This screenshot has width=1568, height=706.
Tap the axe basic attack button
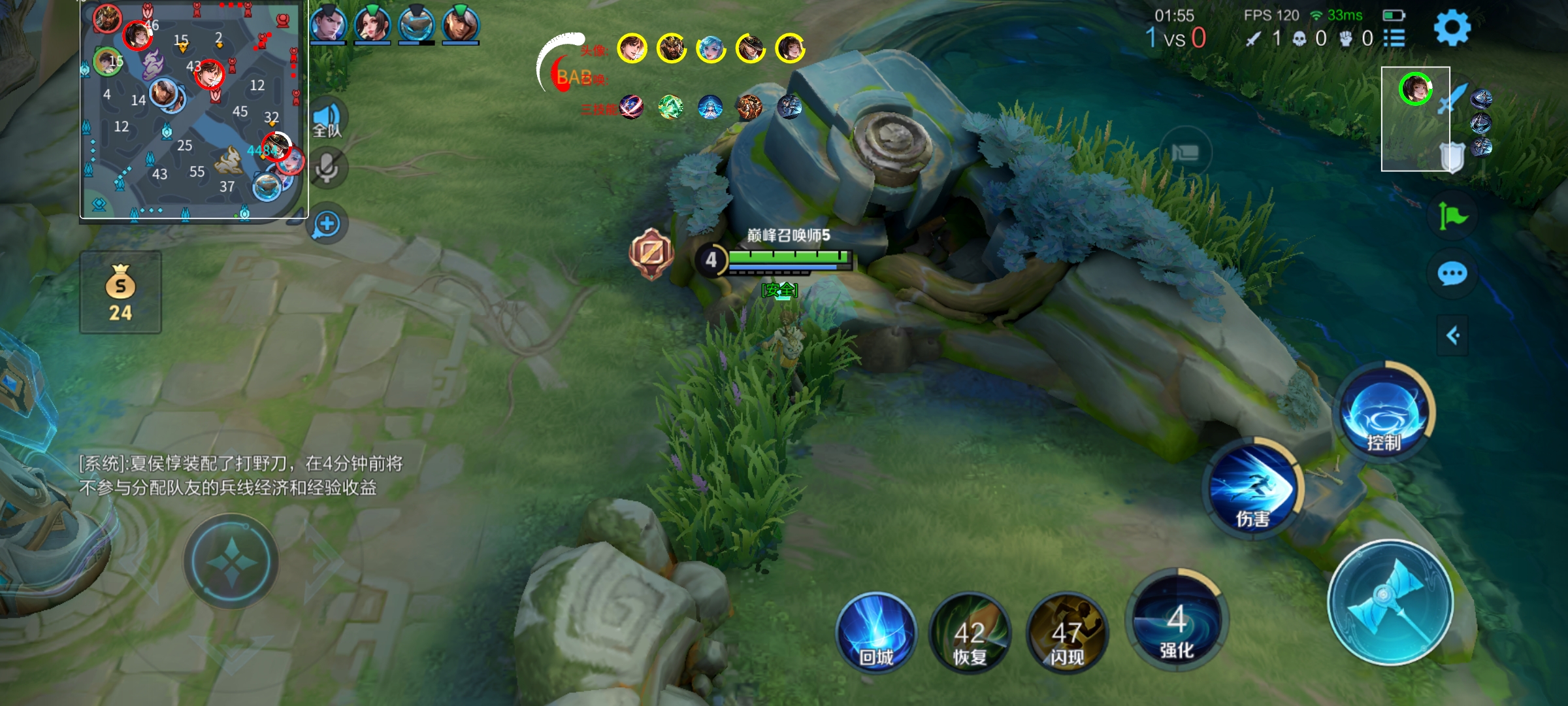click(x=1390, y=601)
